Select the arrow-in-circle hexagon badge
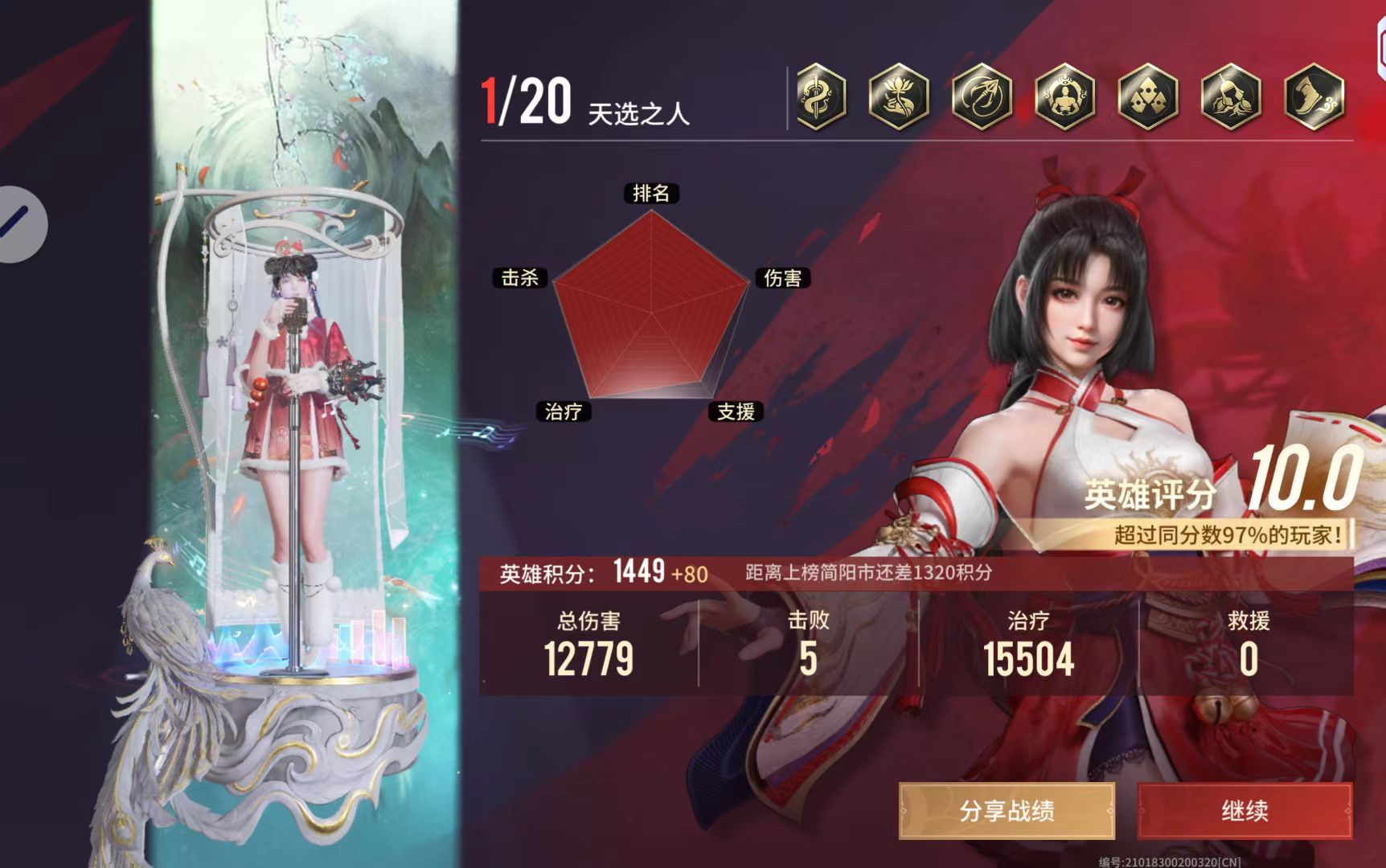Image resolution: width=1386 pixels, height=868 pixels. coord(982,97)
